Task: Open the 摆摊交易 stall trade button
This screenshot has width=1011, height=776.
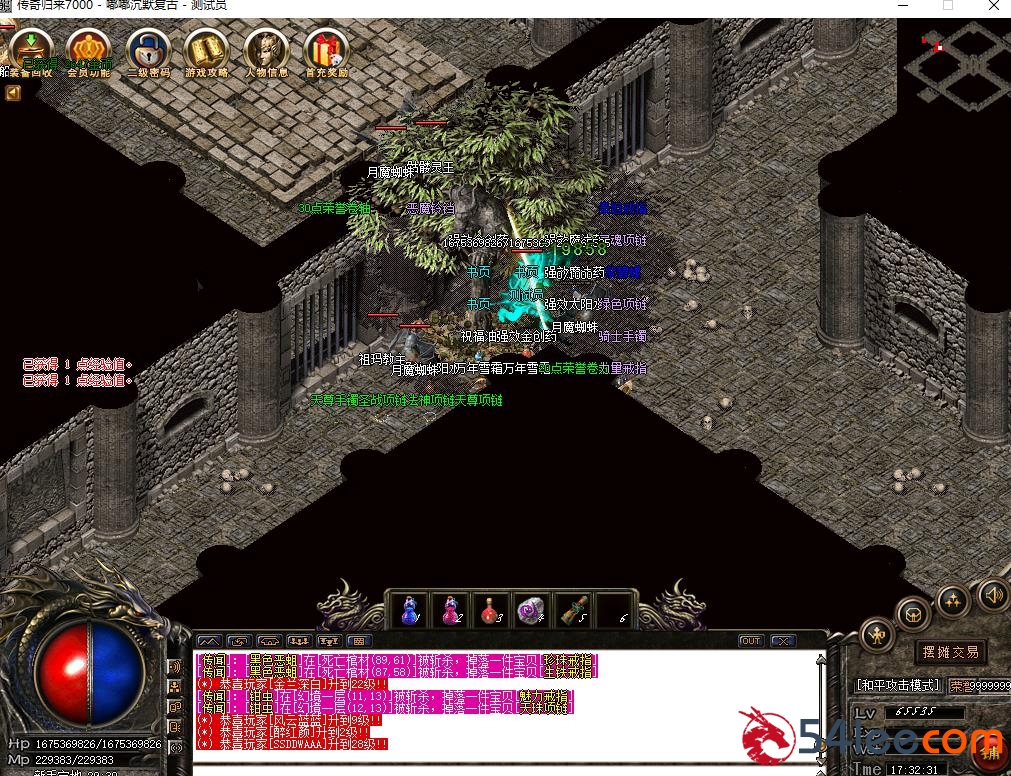Action: coord(950,652)
